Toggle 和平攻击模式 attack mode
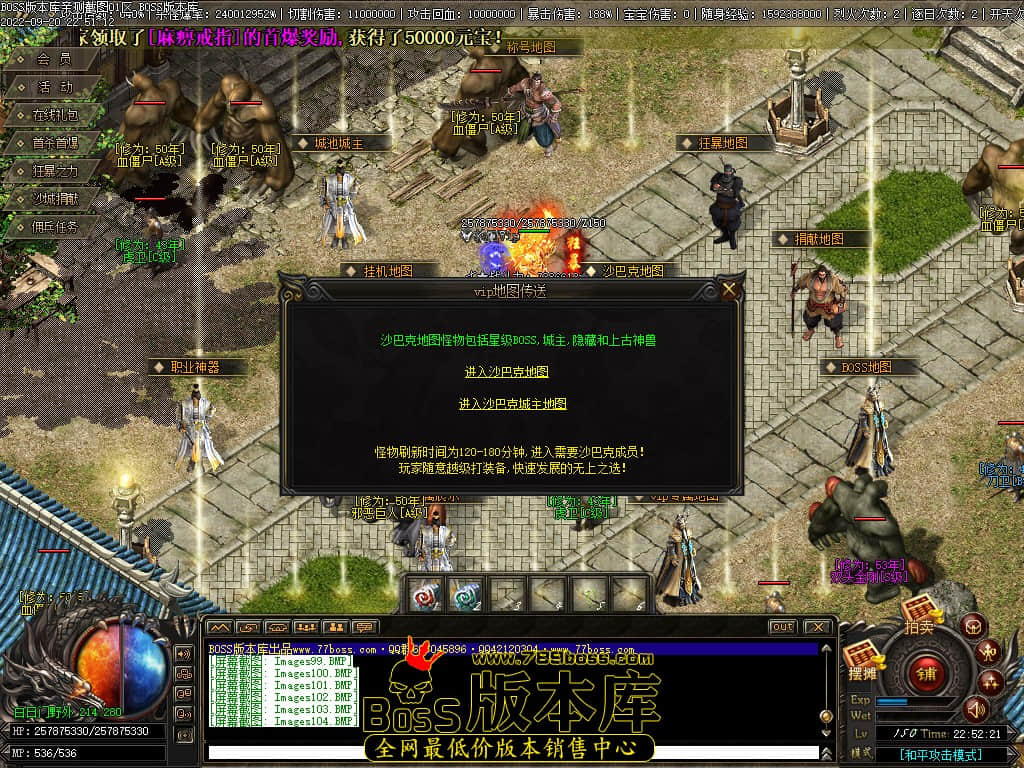This screenshot has height=768, width=1024. coord(940,755)
